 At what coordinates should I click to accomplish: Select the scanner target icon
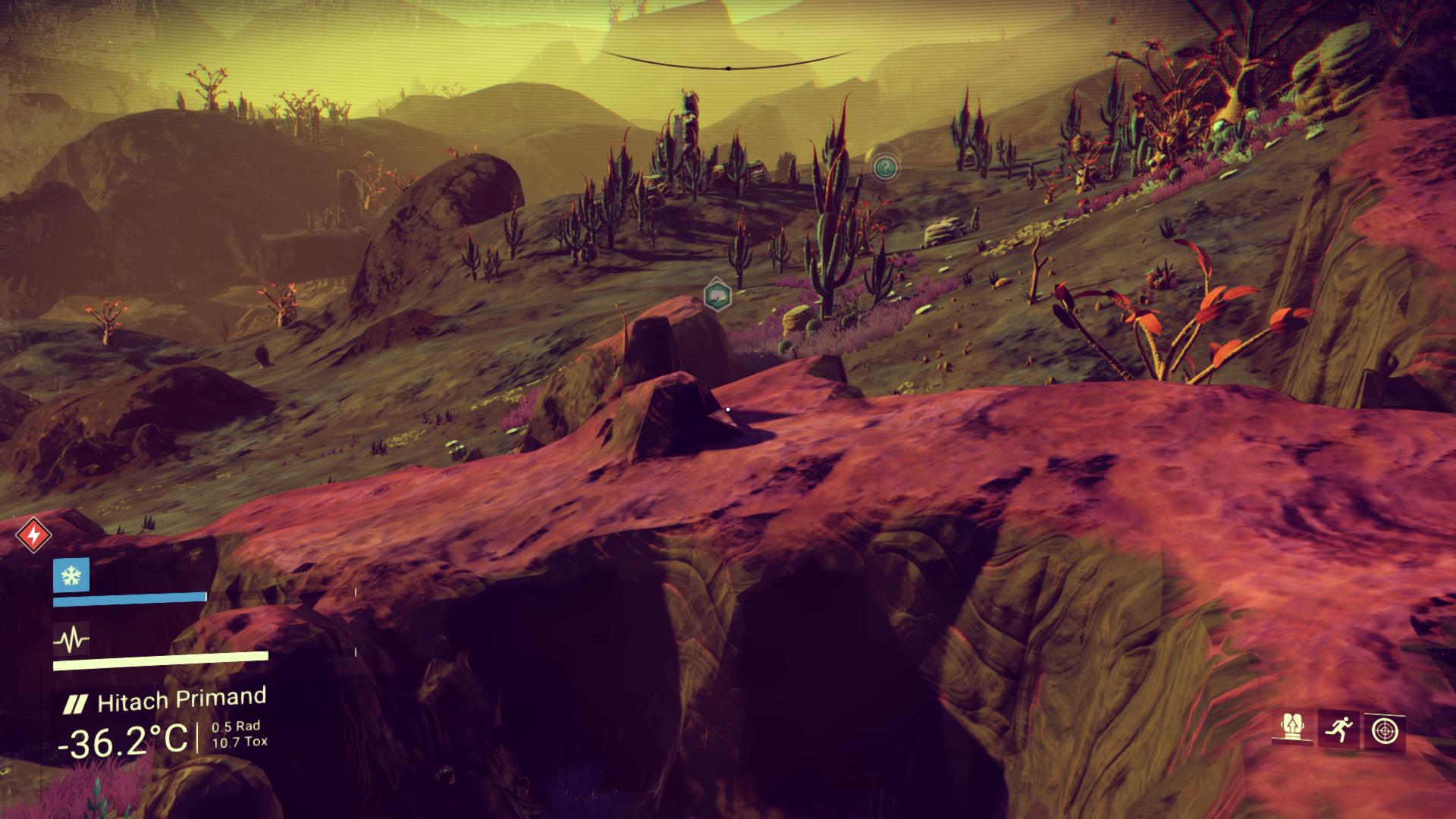pyautogui.click(x=1384, y=731)
